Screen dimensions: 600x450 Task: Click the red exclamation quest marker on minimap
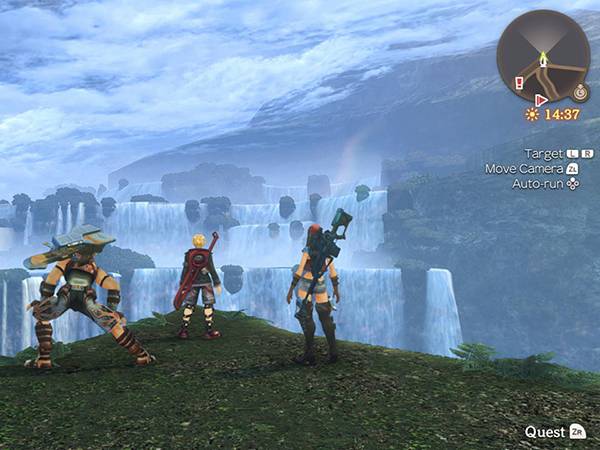519,83
